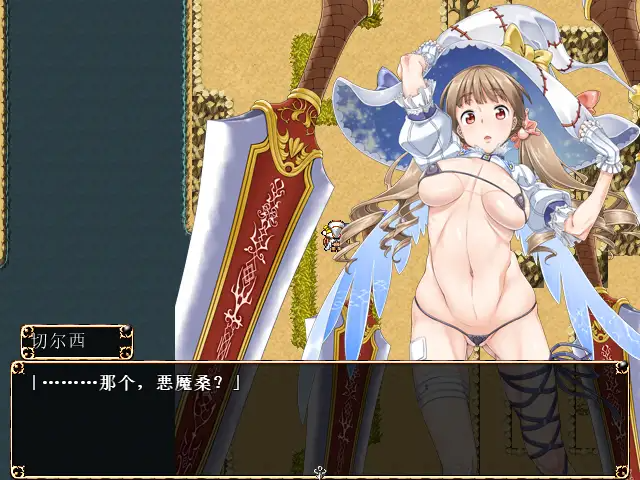Click the continue arrow under the dialogue
Viewport: 640px width, 480px height.
[320, 472]
